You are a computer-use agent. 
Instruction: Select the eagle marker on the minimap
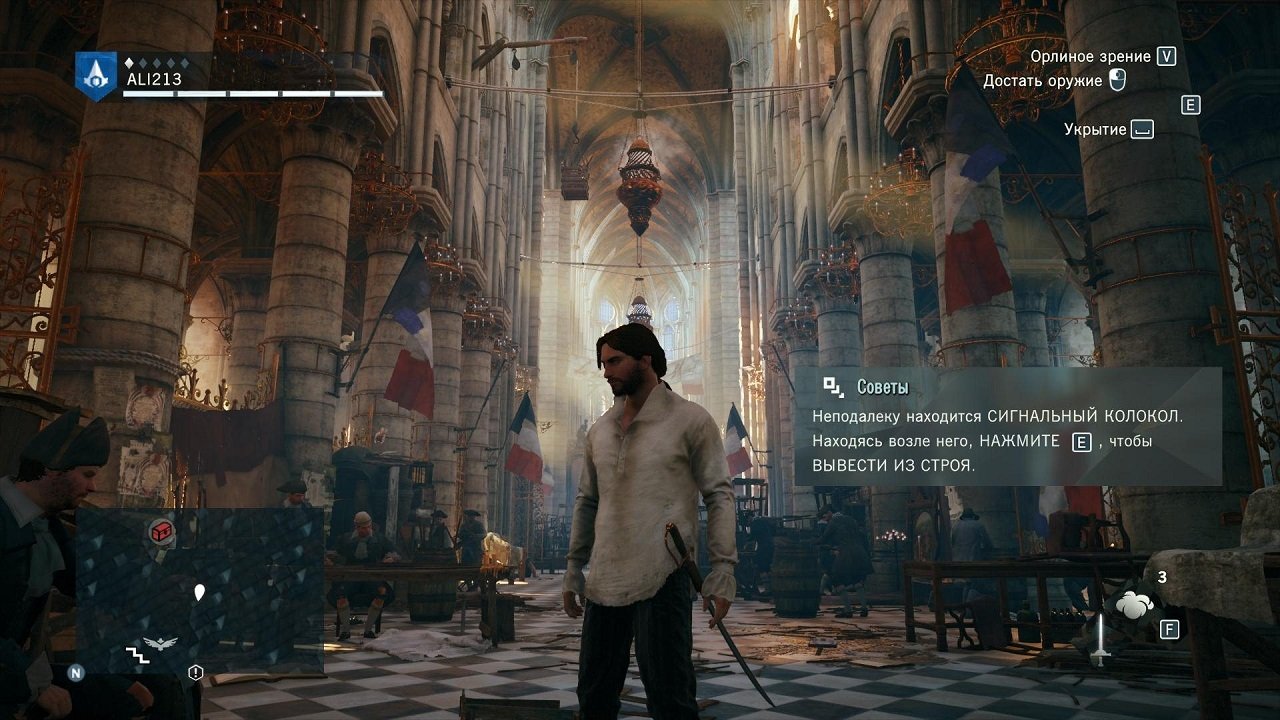tap(159, 642)
